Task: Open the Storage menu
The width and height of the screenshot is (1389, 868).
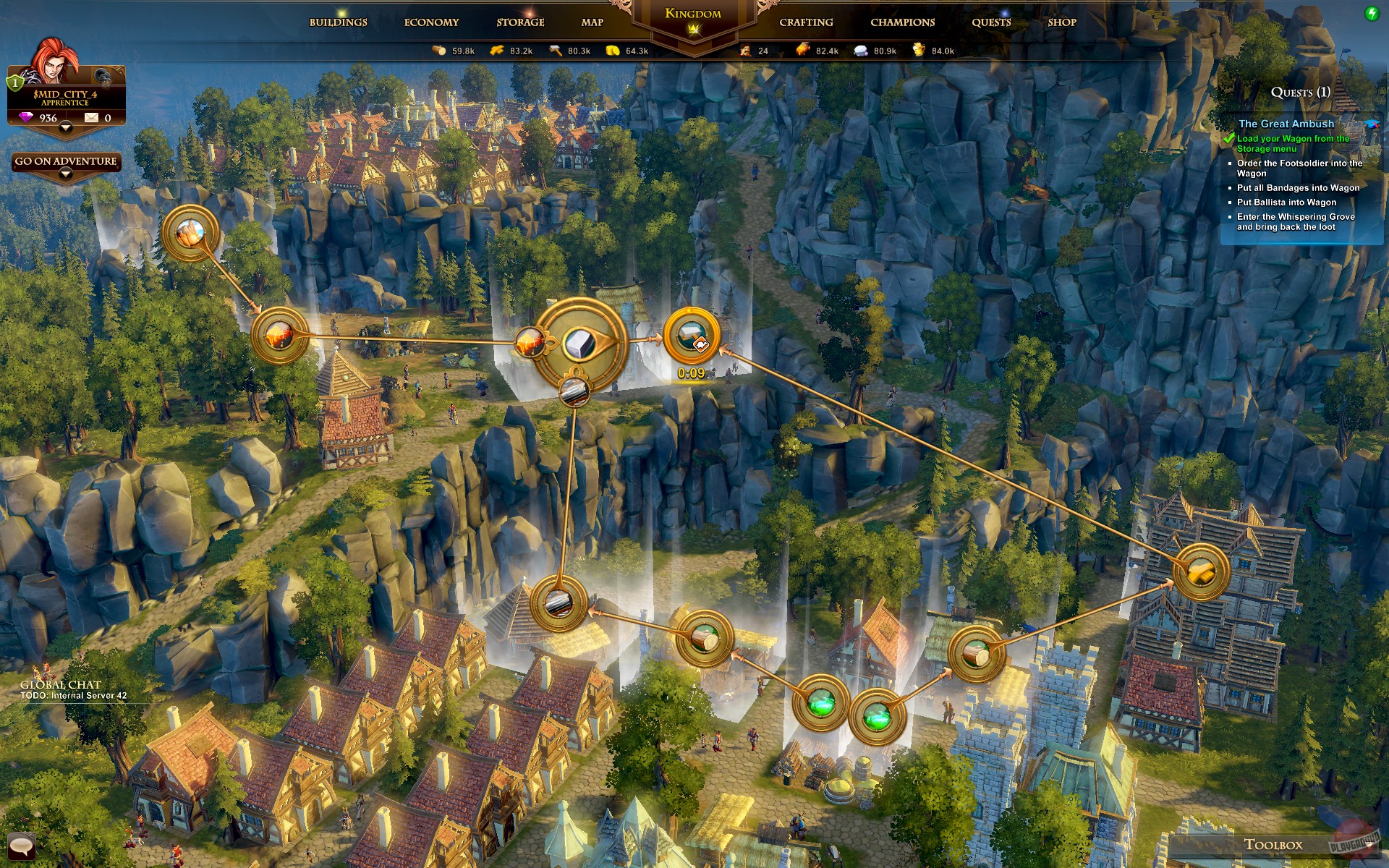Action: tap(519, 22)
